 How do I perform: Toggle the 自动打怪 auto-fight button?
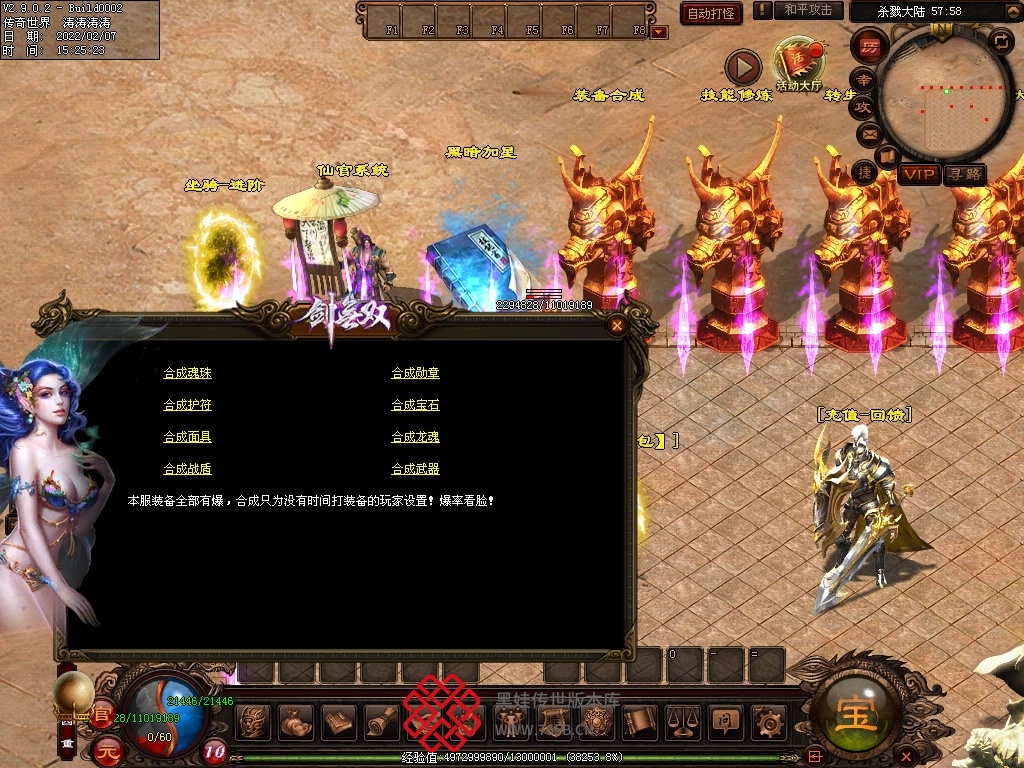click(x=711, y=13)
